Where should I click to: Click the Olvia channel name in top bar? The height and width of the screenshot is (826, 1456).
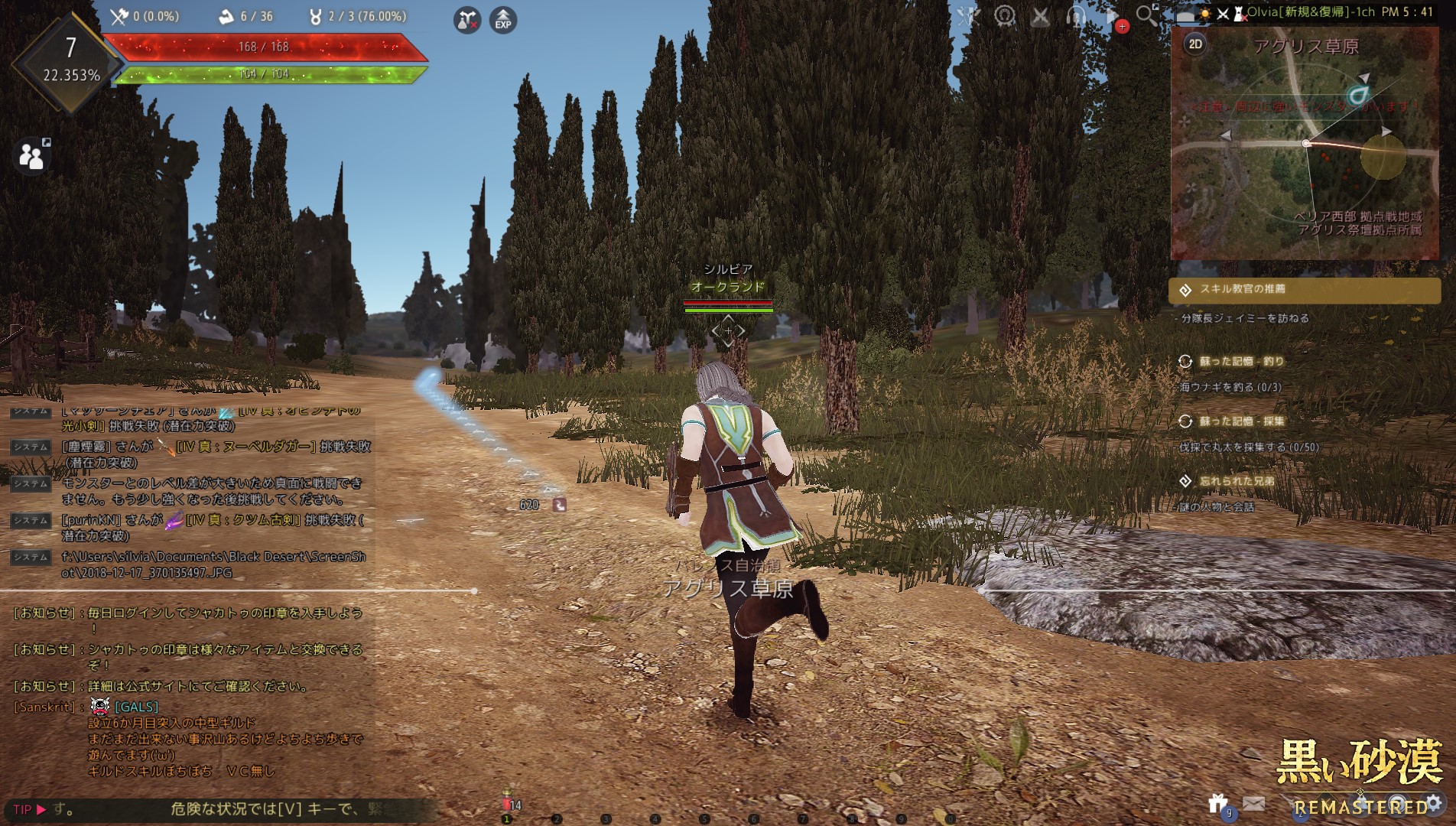(x=1310, y=12)
